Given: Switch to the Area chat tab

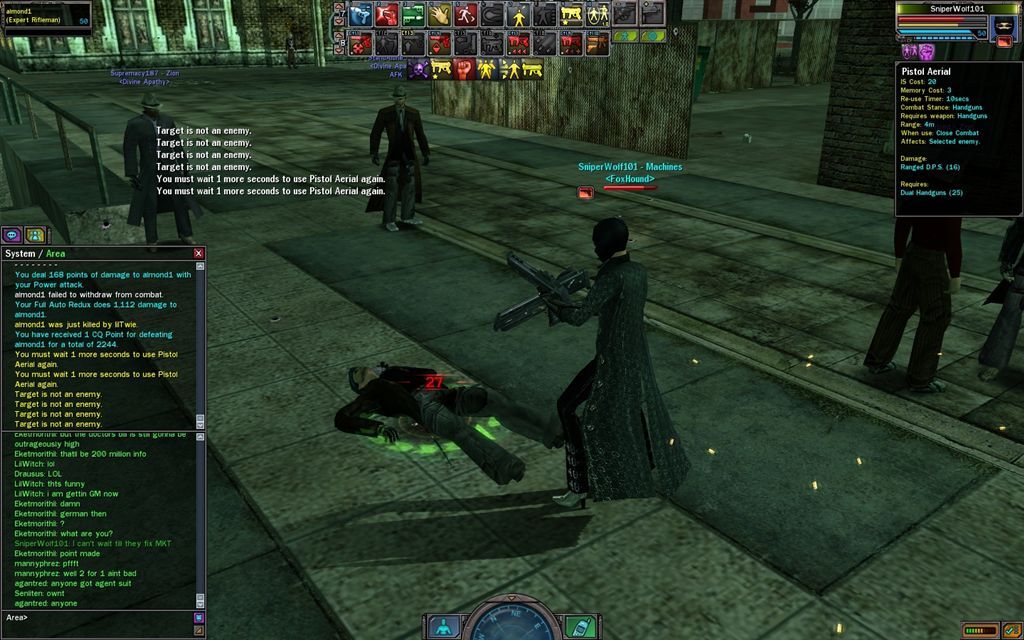Looking at the screenshot, I should (60, 254).
